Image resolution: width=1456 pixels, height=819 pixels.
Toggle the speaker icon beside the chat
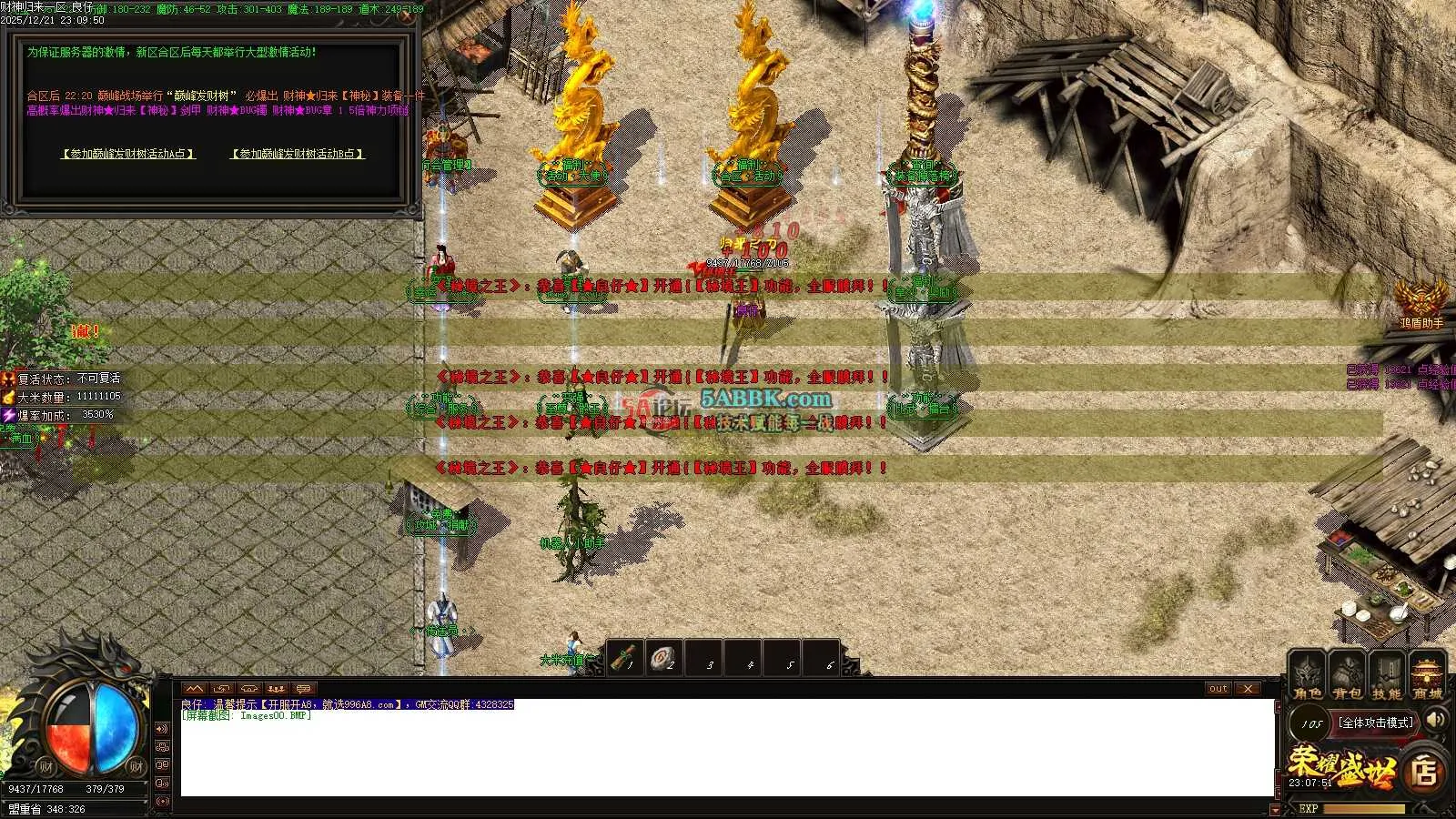(162, 729)
